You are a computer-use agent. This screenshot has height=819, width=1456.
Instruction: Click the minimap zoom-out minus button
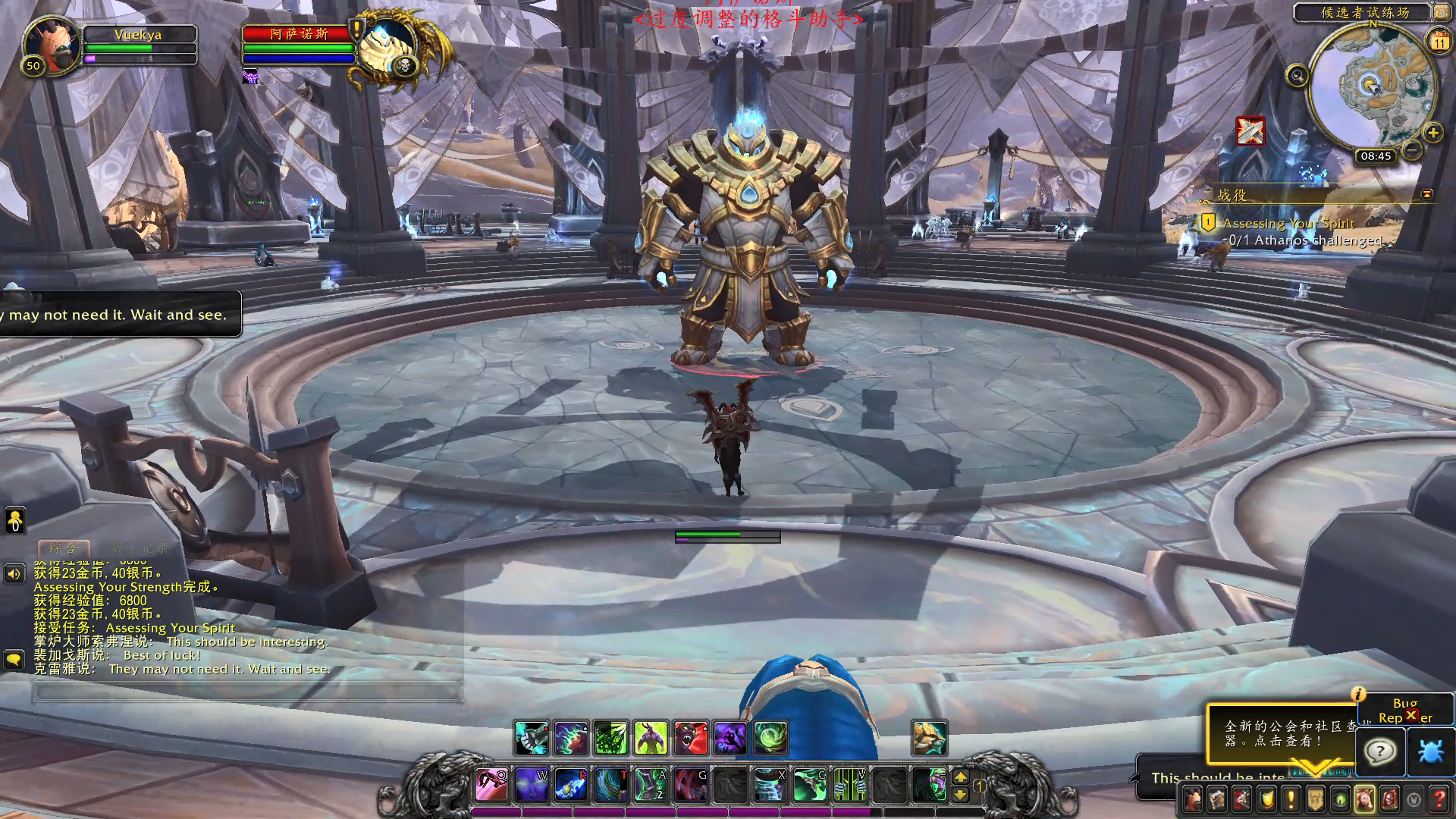(1411, 149)
